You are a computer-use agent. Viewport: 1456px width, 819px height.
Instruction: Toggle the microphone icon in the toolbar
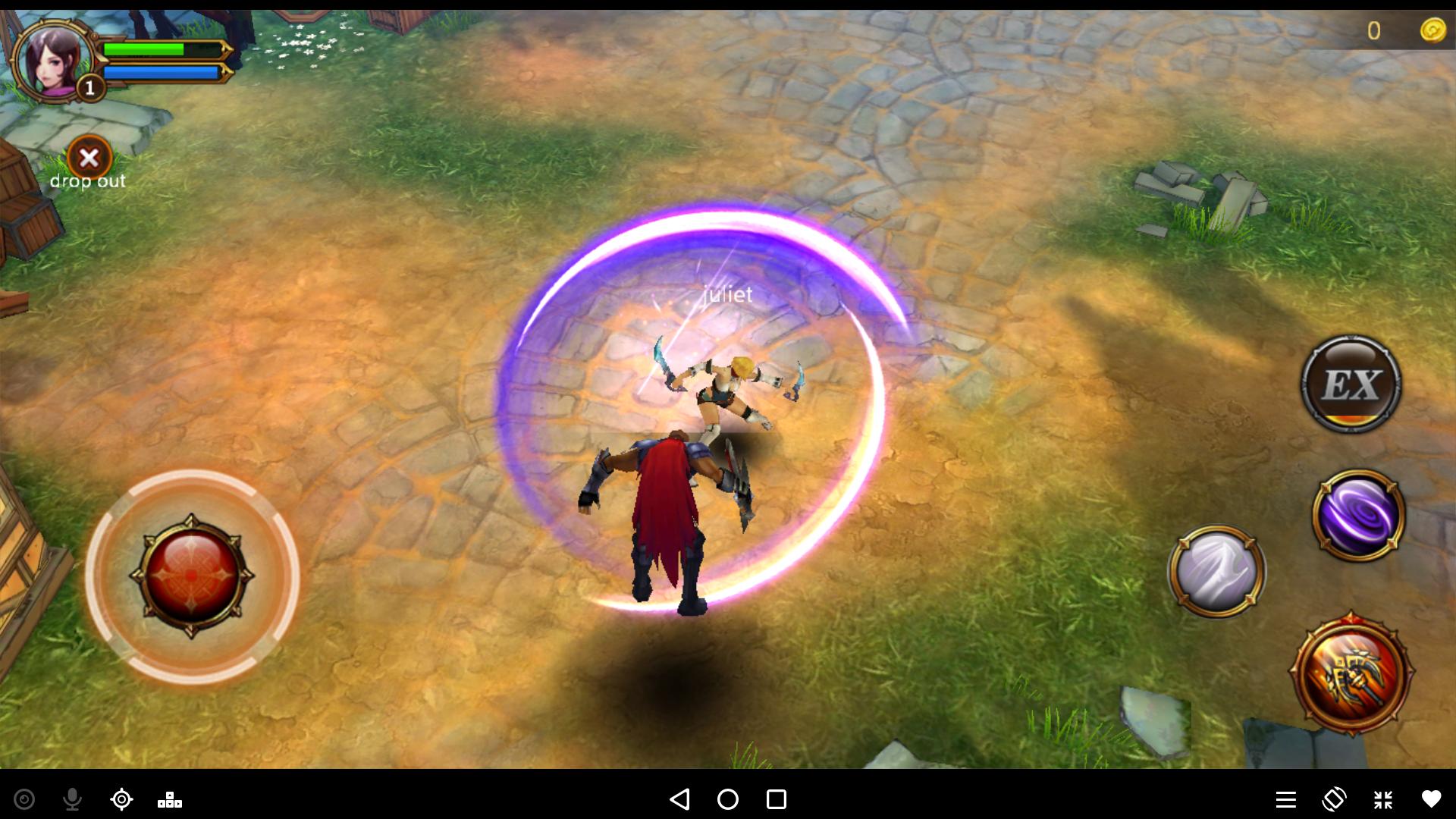click(73, 799)
